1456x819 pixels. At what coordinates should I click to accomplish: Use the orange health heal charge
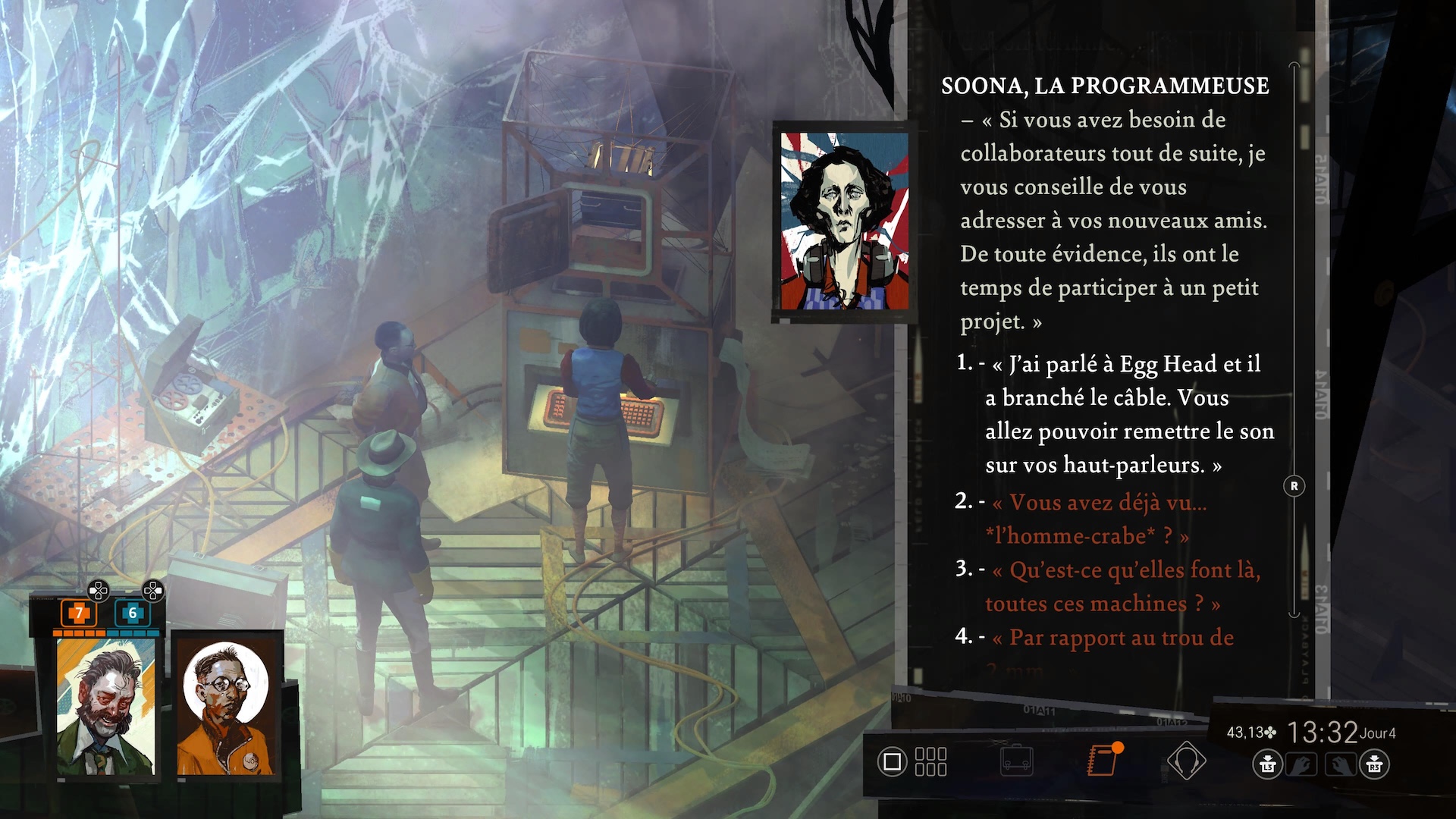point(78,613)
